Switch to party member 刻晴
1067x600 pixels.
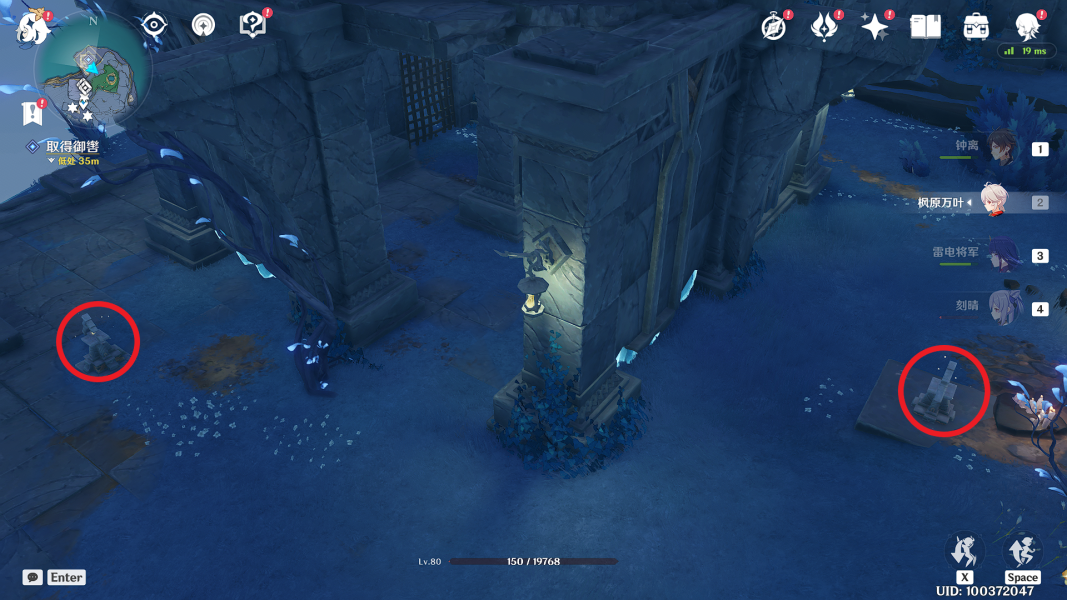point(1003,307)
